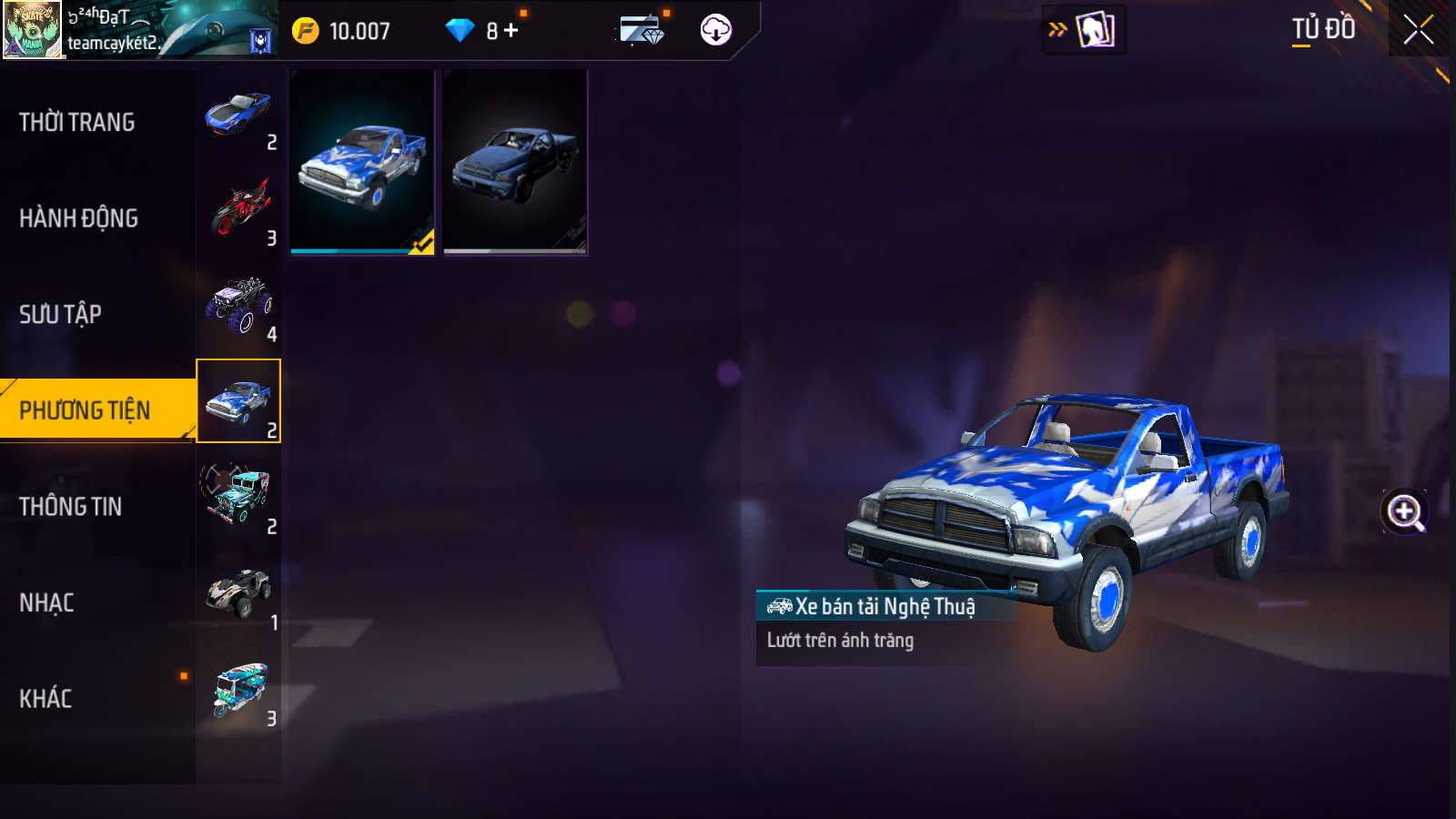1456x819 pixels.
Task: Select the blue sports car subcategory
Action: pyautogui.click(x=238, y=116)
